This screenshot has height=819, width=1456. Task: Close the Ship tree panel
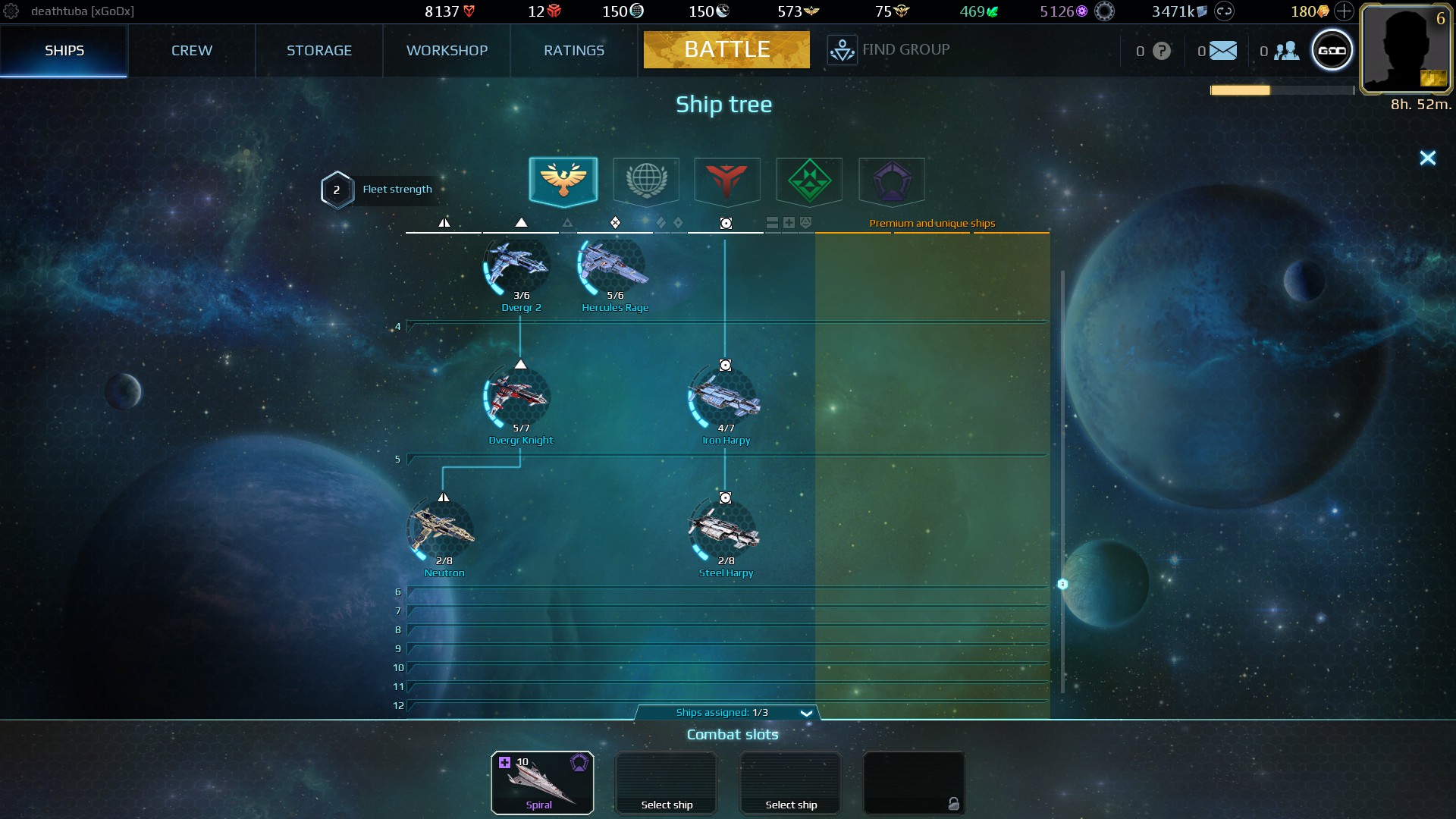pos(1427,158)
